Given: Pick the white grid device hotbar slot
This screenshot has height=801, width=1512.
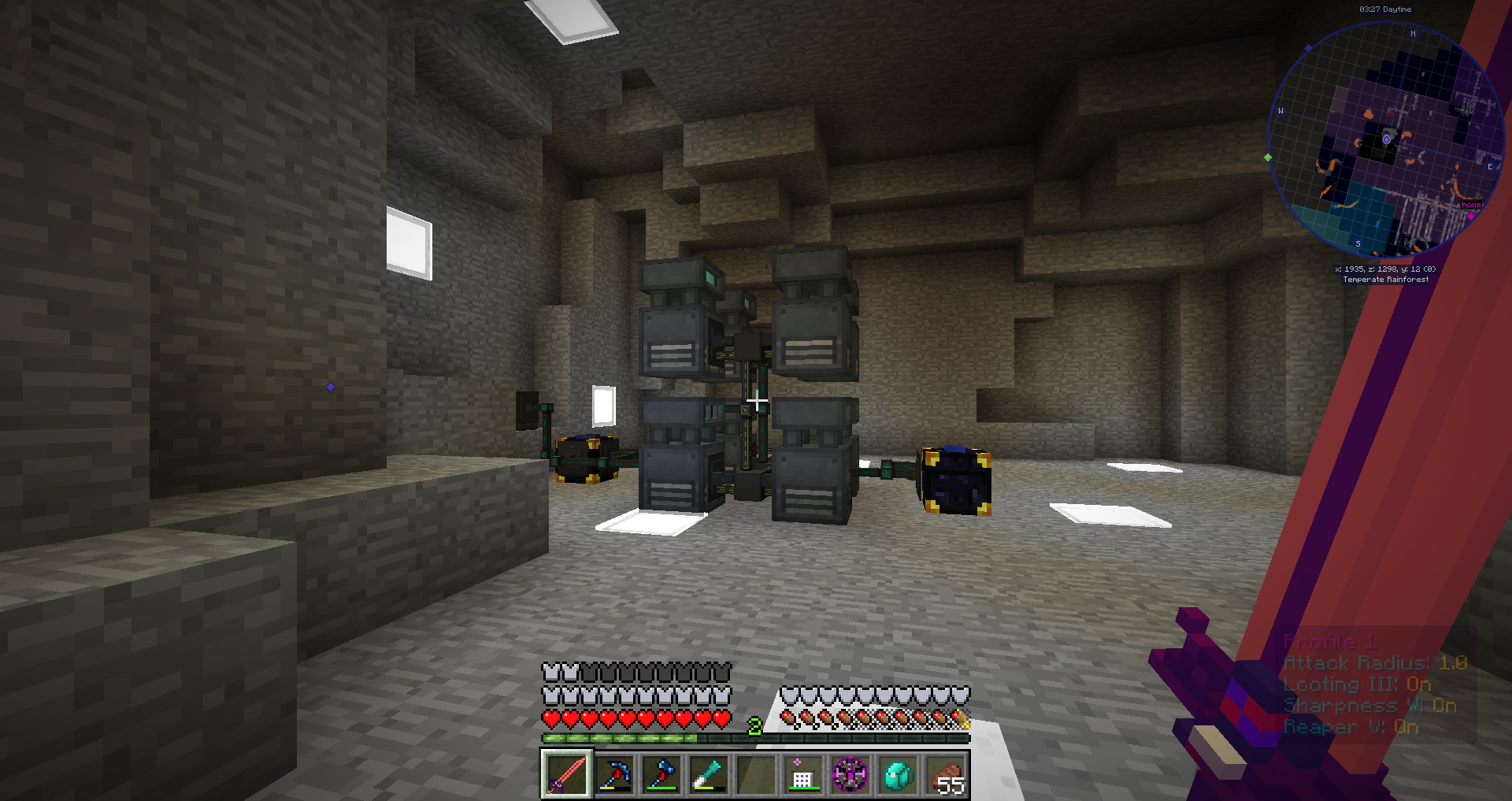Looking at the screenshot, I should click(802, 774).
